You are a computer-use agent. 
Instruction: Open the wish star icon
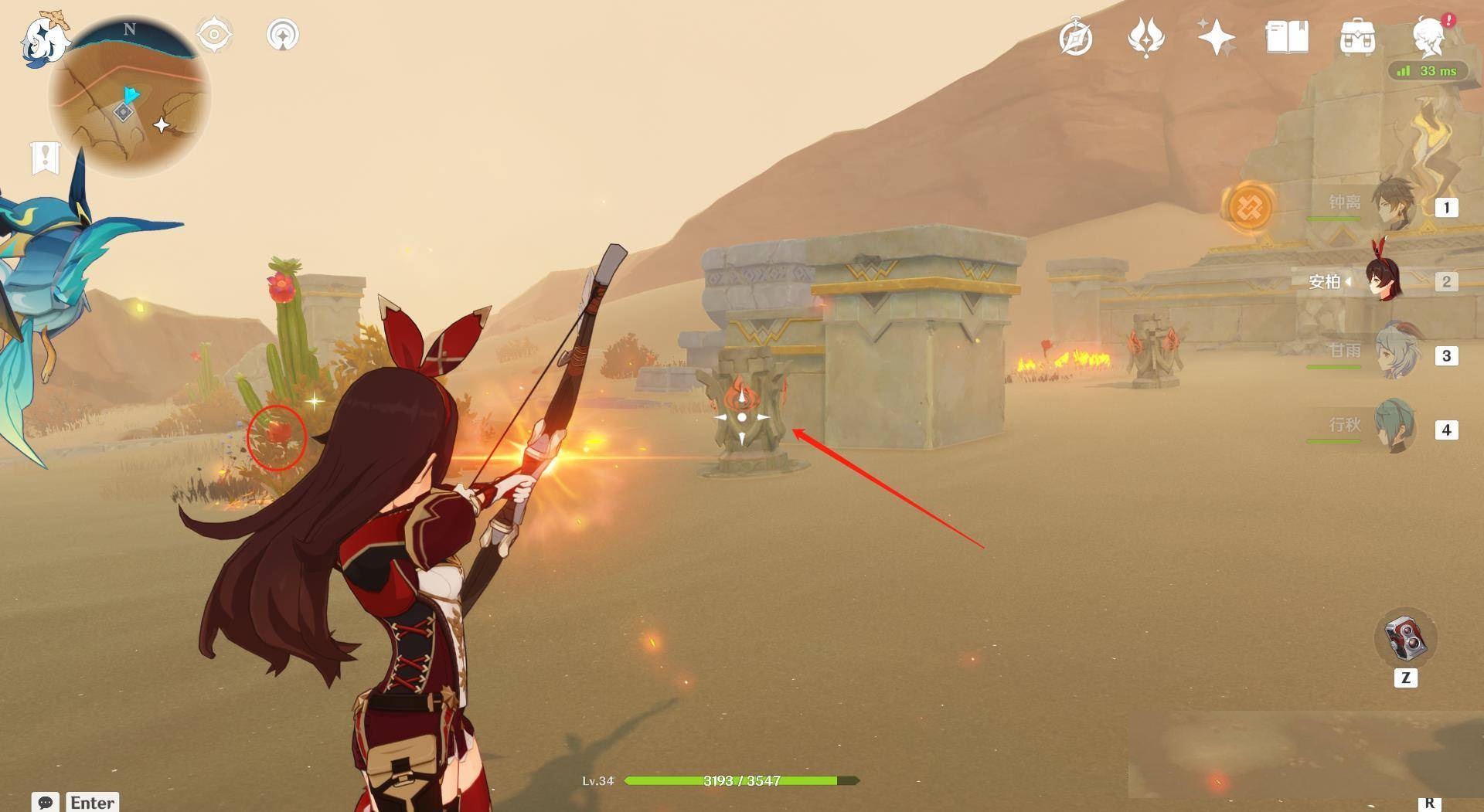[x=1216, y=37]
